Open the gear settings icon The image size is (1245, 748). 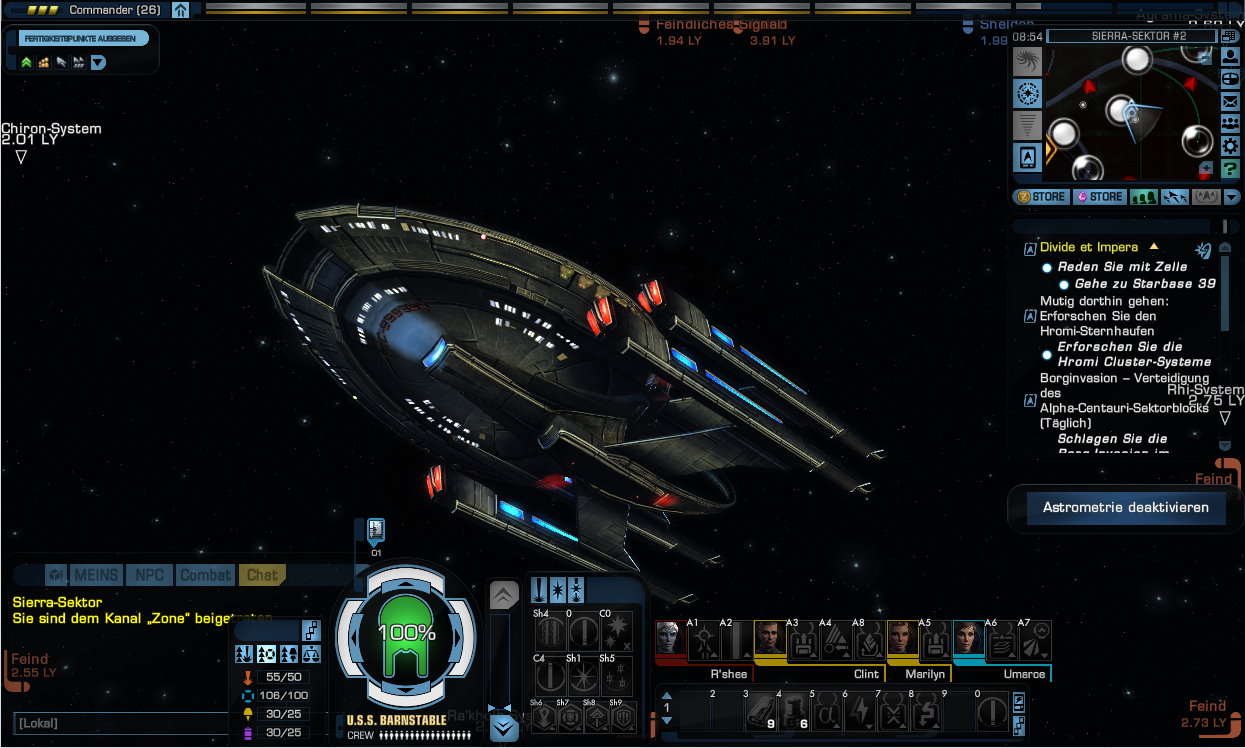click(x=1230, y=146)
